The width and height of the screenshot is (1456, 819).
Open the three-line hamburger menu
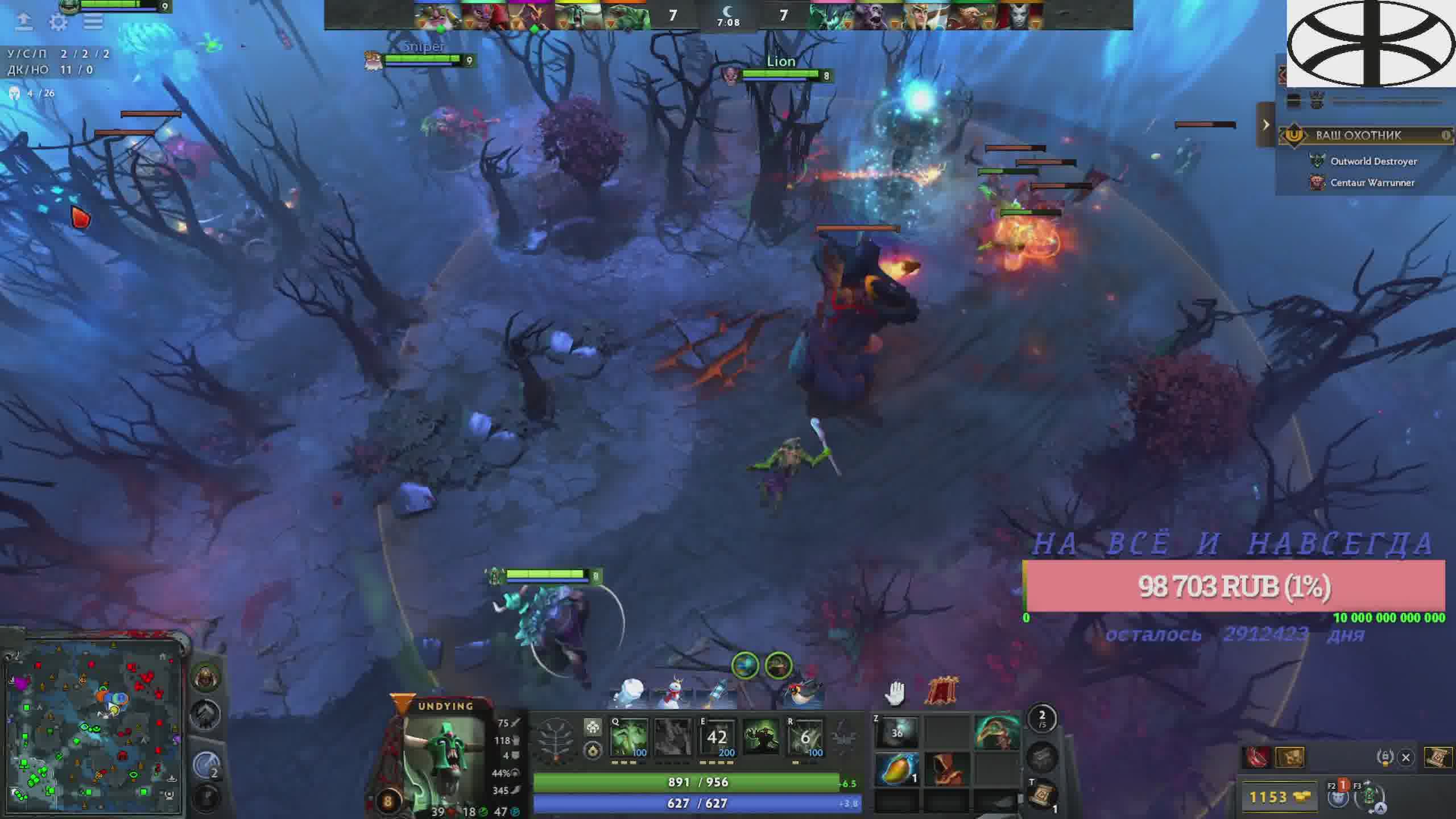93,22
